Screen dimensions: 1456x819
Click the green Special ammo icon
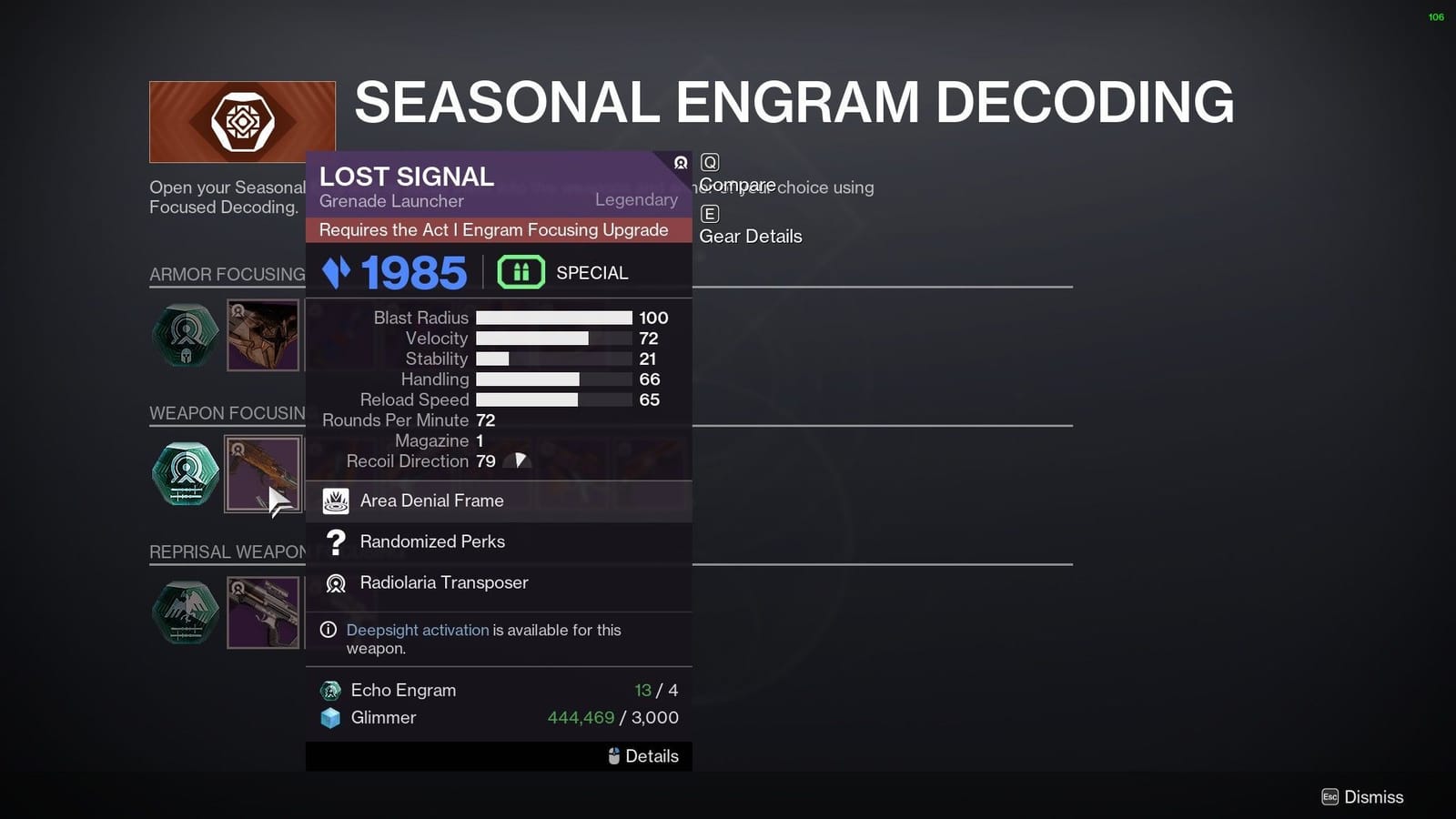[x=521, y=271]
